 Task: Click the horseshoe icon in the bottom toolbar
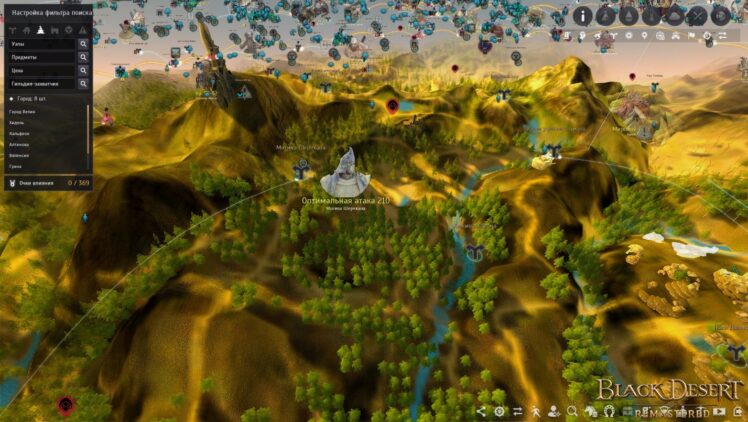[x=608, y=411]
